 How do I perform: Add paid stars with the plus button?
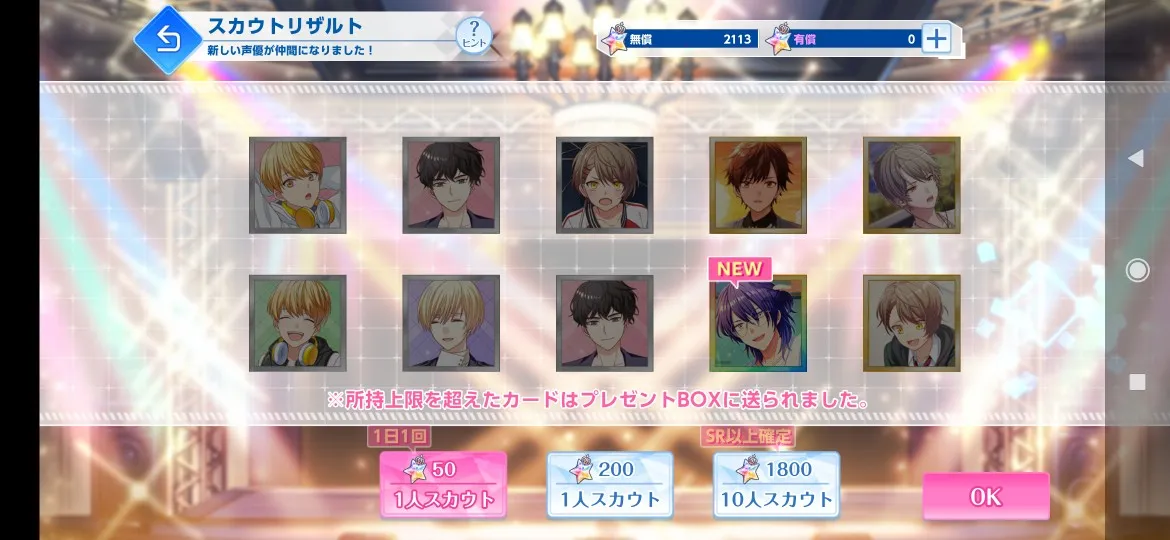click(x=936, y=39)
